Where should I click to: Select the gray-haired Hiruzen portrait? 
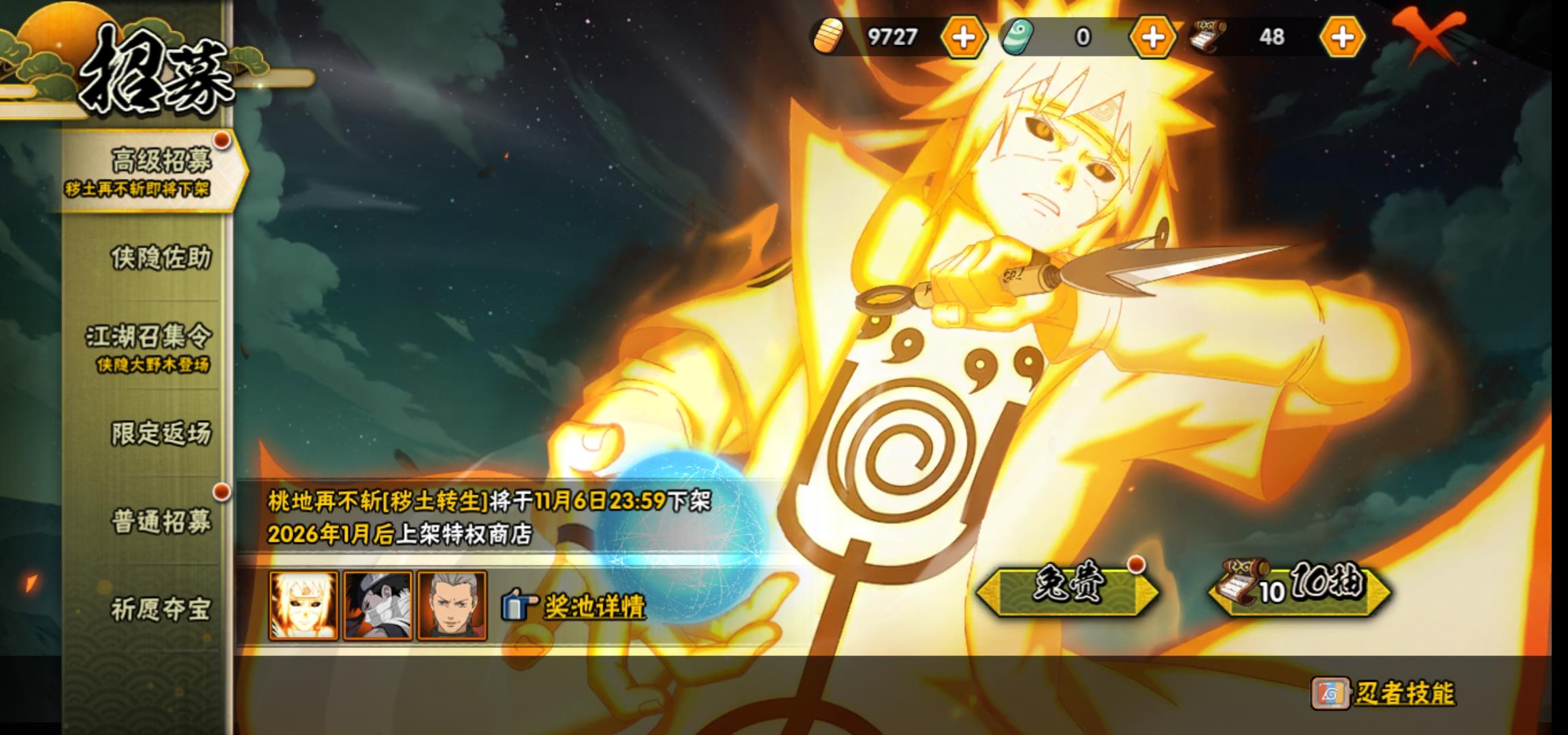(452, 606)
